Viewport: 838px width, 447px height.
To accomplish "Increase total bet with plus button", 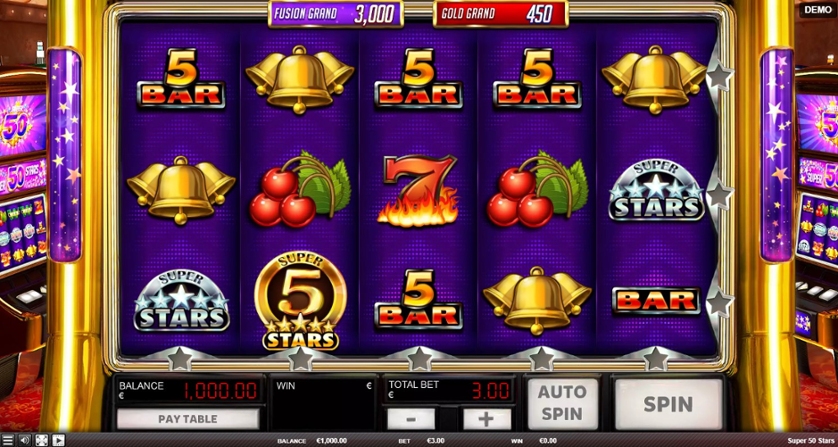I will coord(486,419).
